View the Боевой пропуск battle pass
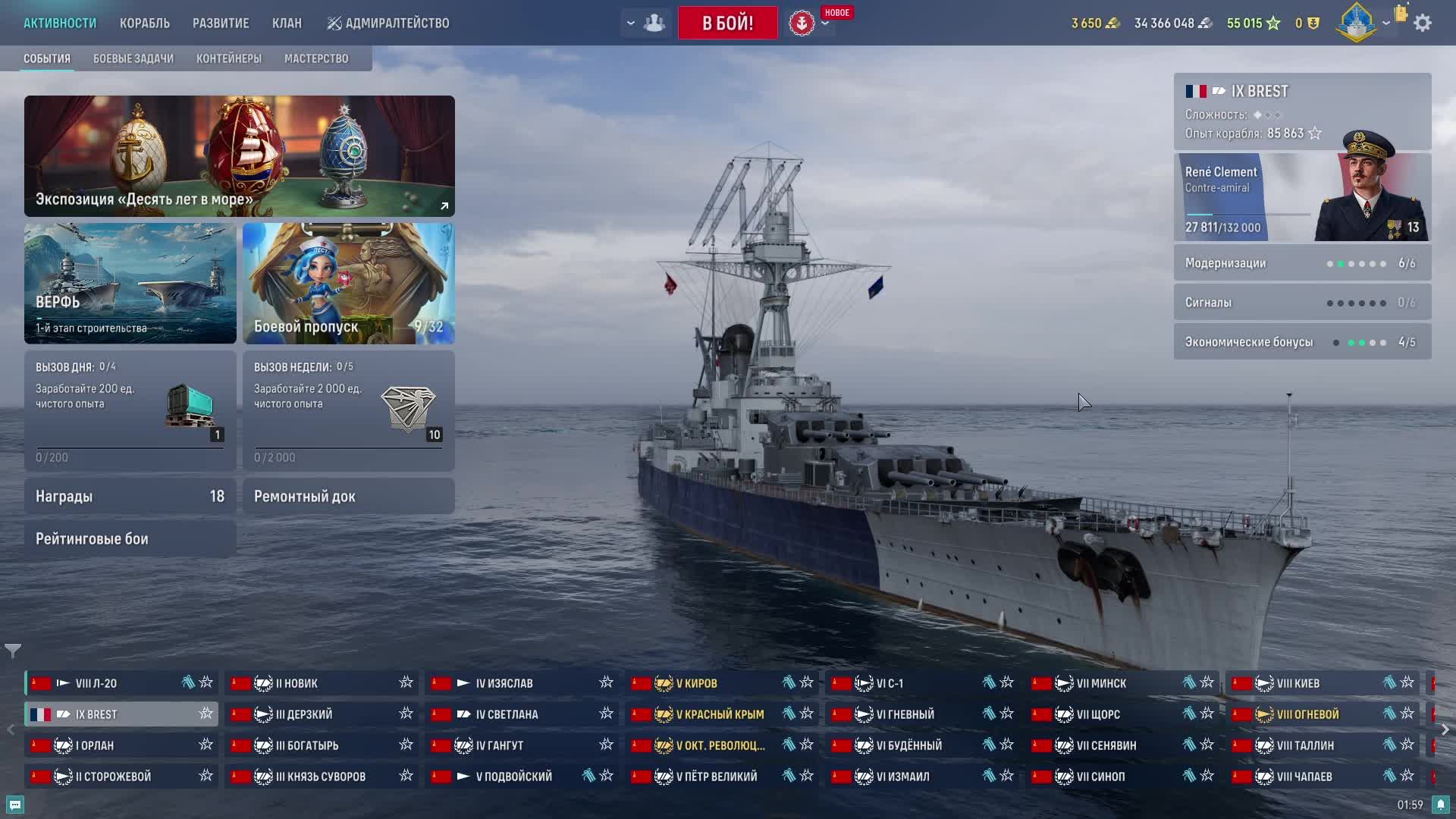 348,283
